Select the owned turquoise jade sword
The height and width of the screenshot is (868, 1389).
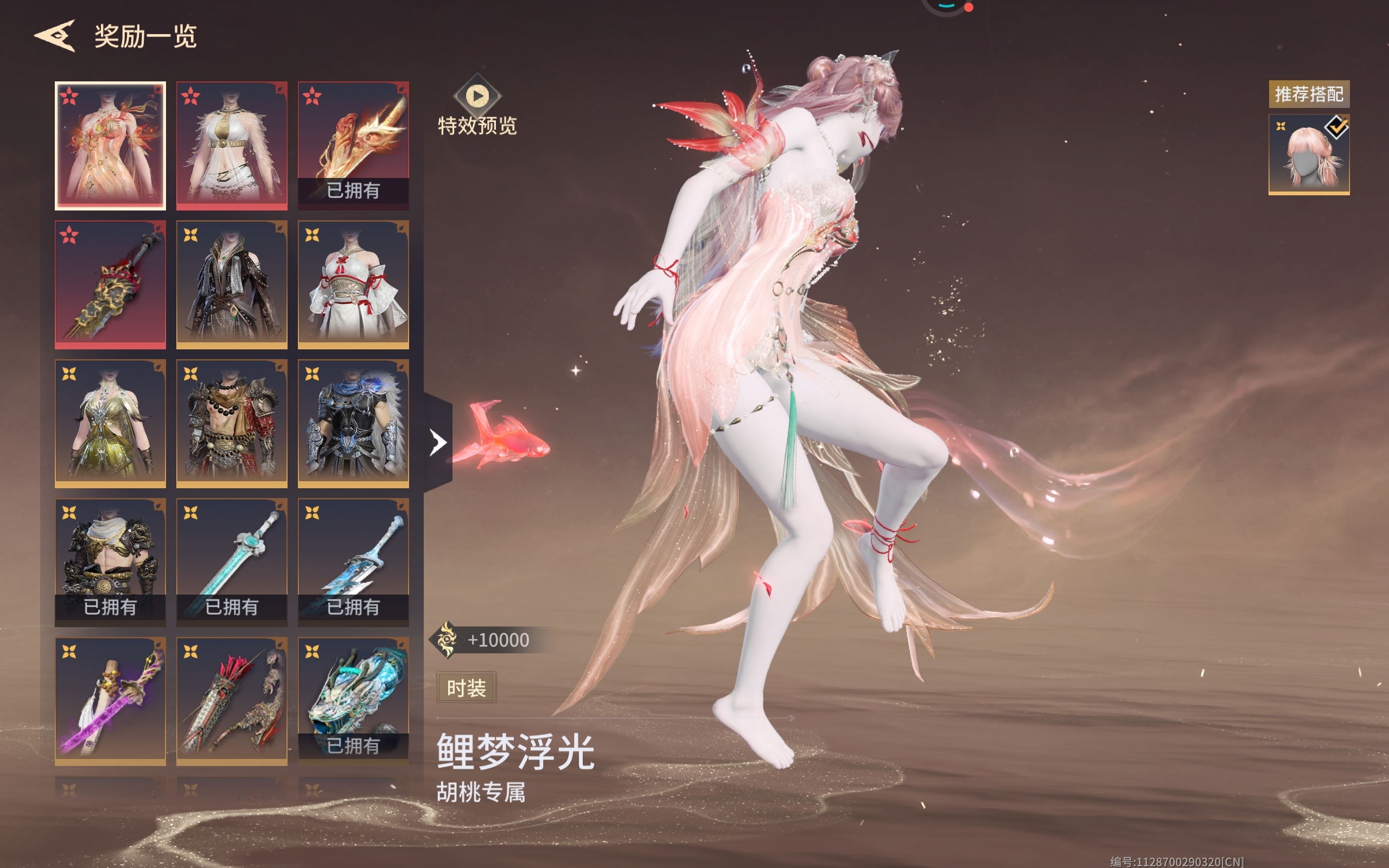point(232,563)
